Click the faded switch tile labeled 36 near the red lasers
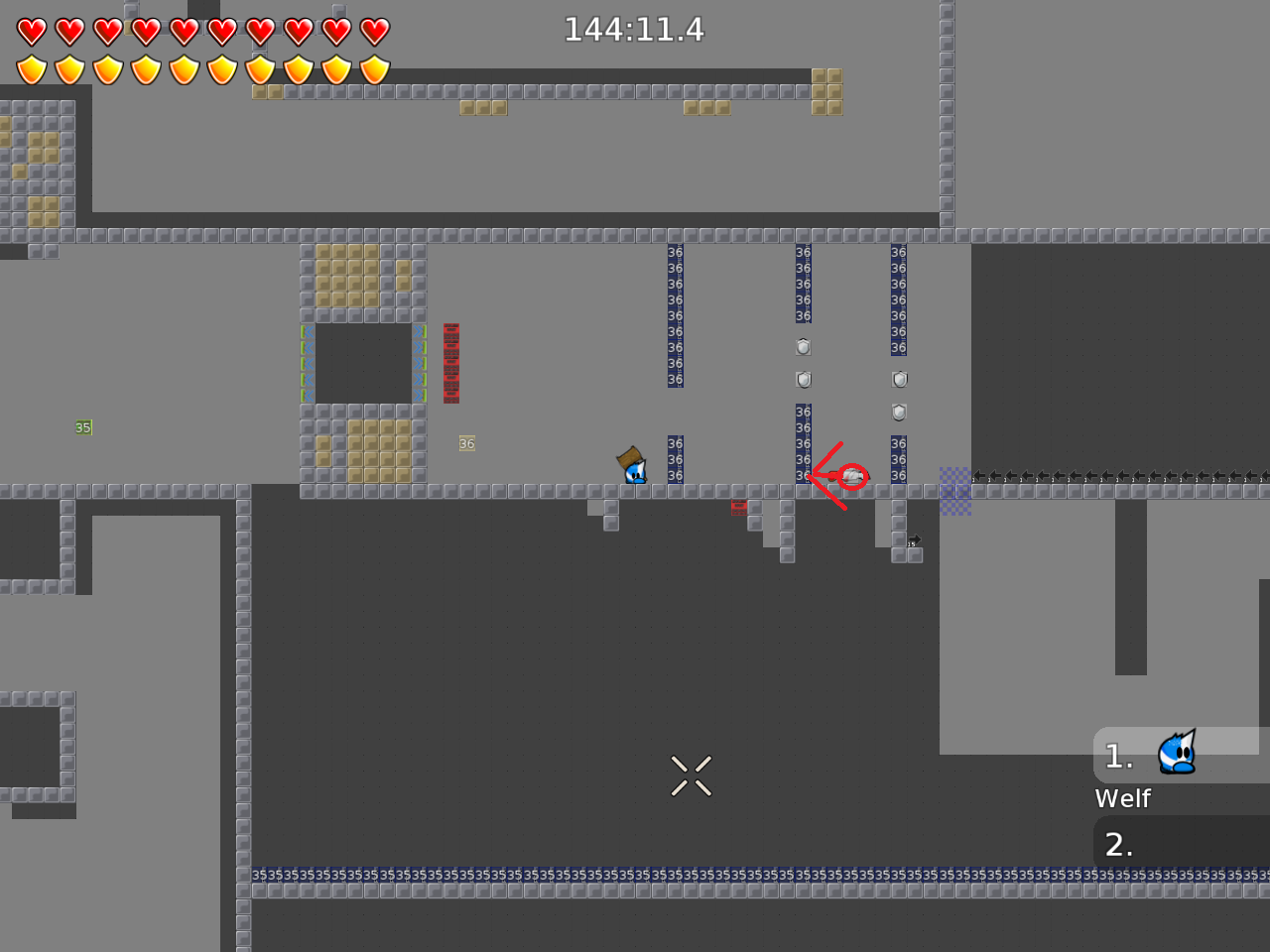Viewport: 1270px width, 952px height. 466,443
